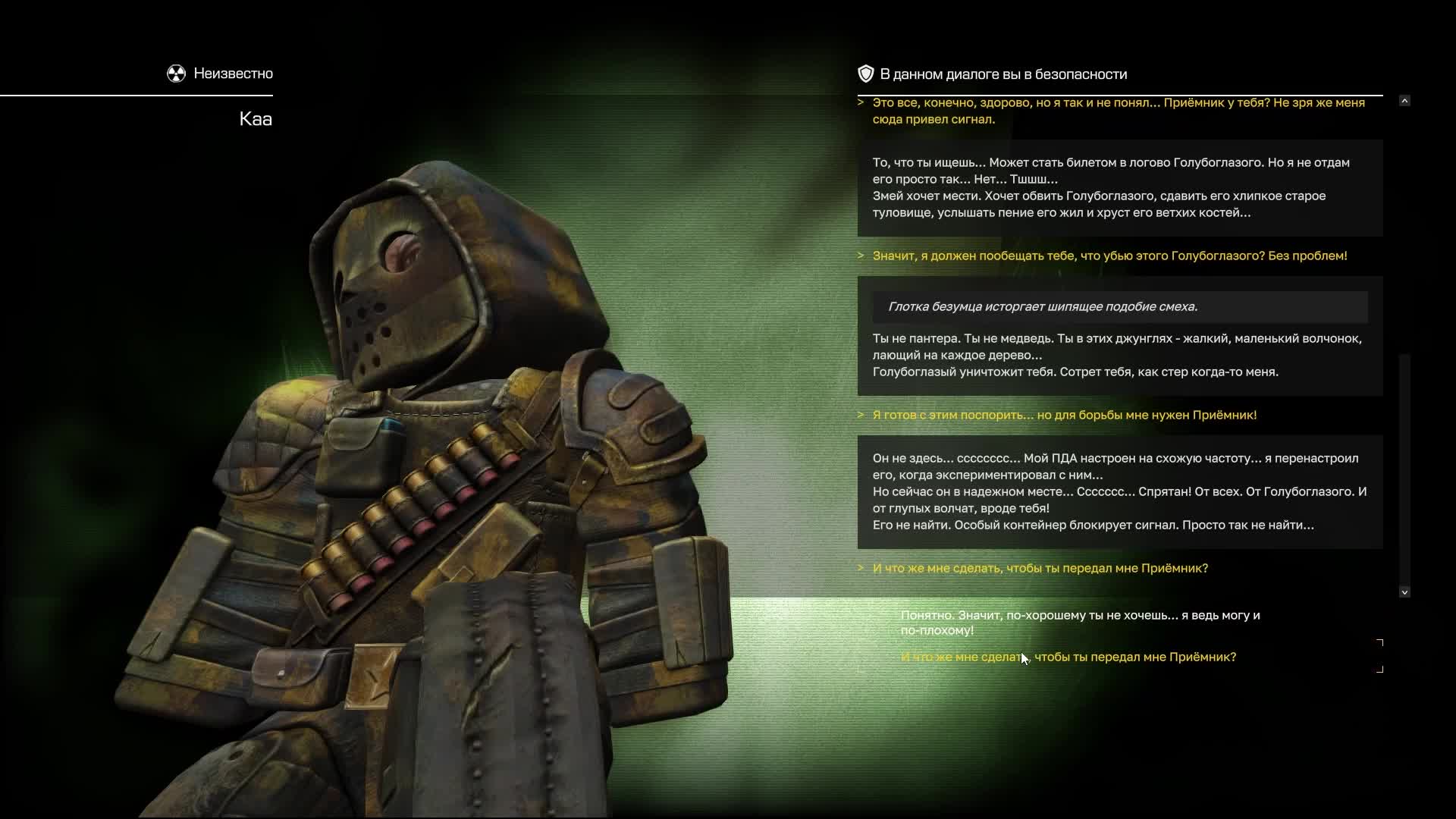Screen dimensions: 1456x819
Task: Click the dialogue log scroll-down arrow
Action: click(1404, 592)
